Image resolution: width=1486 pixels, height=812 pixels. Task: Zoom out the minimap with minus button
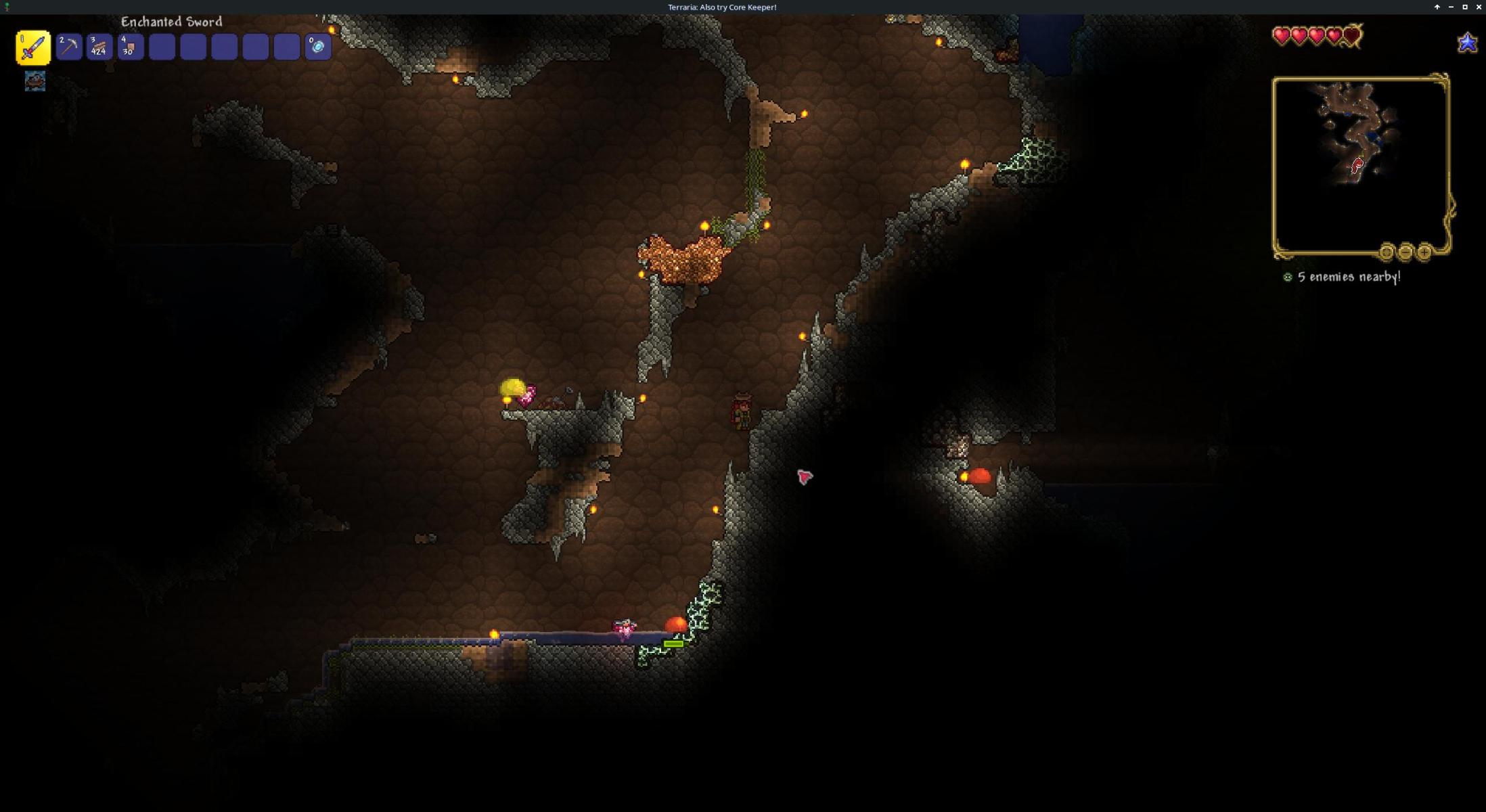1405,252
